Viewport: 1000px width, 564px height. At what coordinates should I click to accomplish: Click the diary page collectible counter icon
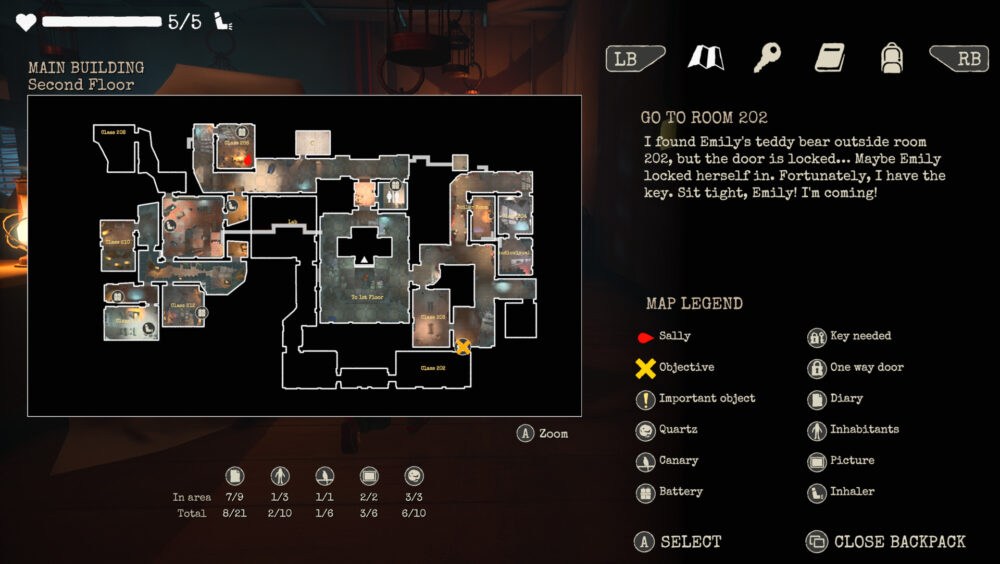pyautogui.click(x=235, y=476)
